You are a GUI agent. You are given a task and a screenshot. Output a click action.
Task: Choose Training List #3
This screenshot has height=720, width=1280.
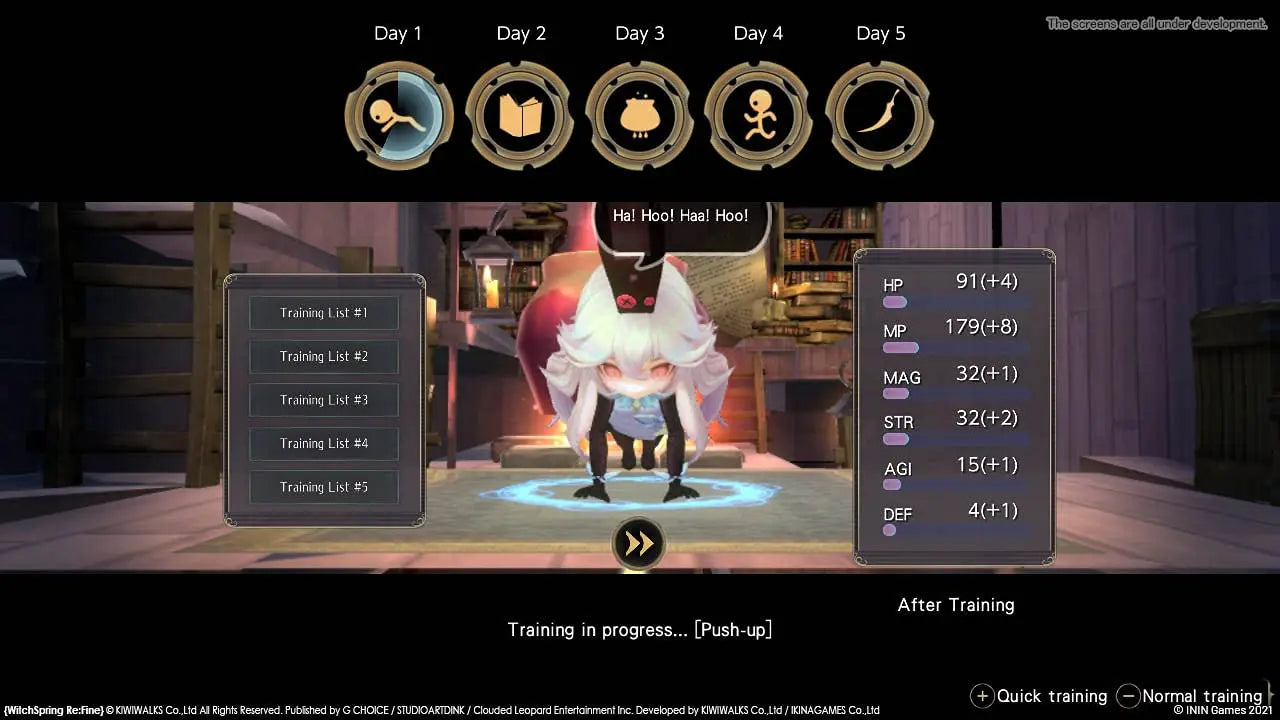[323, 400]
